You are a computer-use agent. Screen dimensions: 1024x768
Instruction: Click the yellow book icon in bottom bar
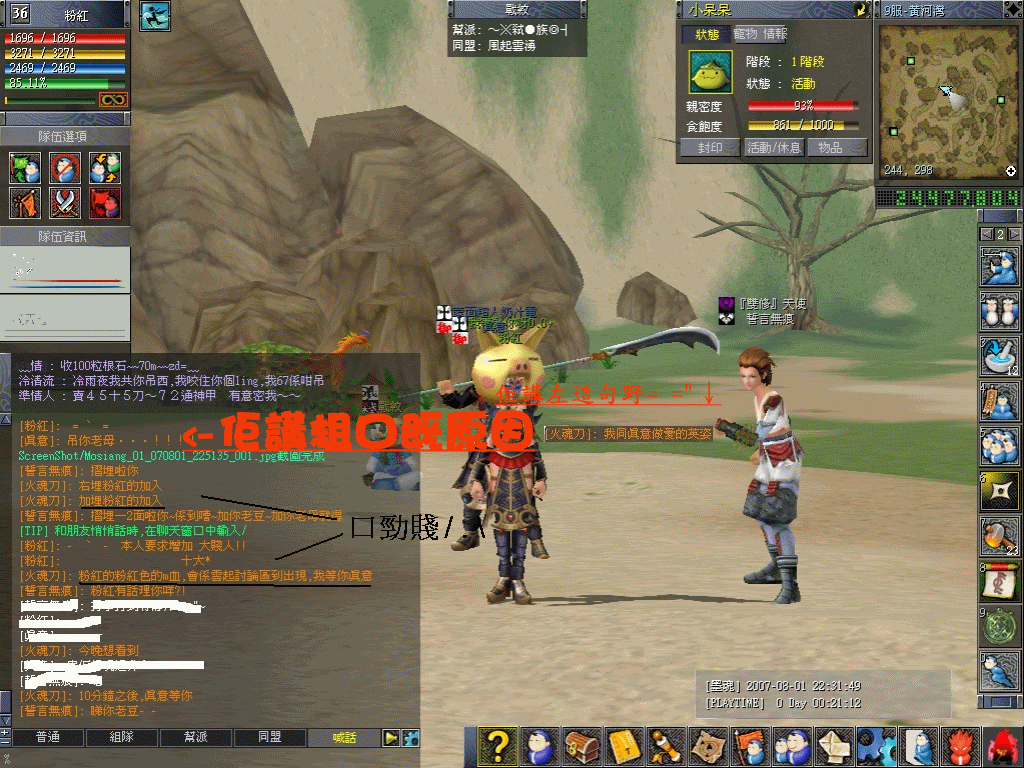[625, 746]
